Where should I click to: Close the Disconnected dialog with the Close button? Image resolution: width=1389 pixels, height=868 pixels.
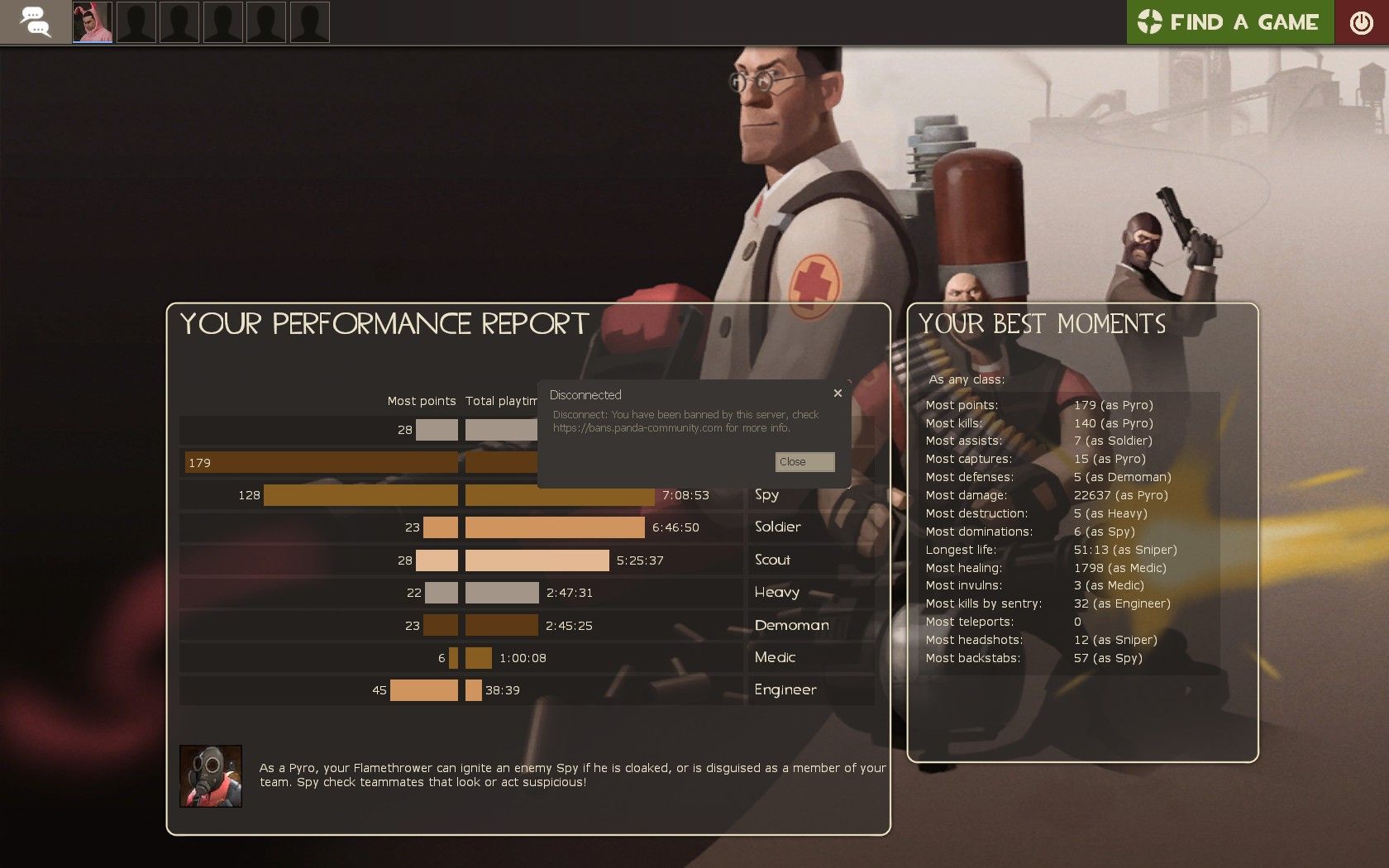pos(804,462)
